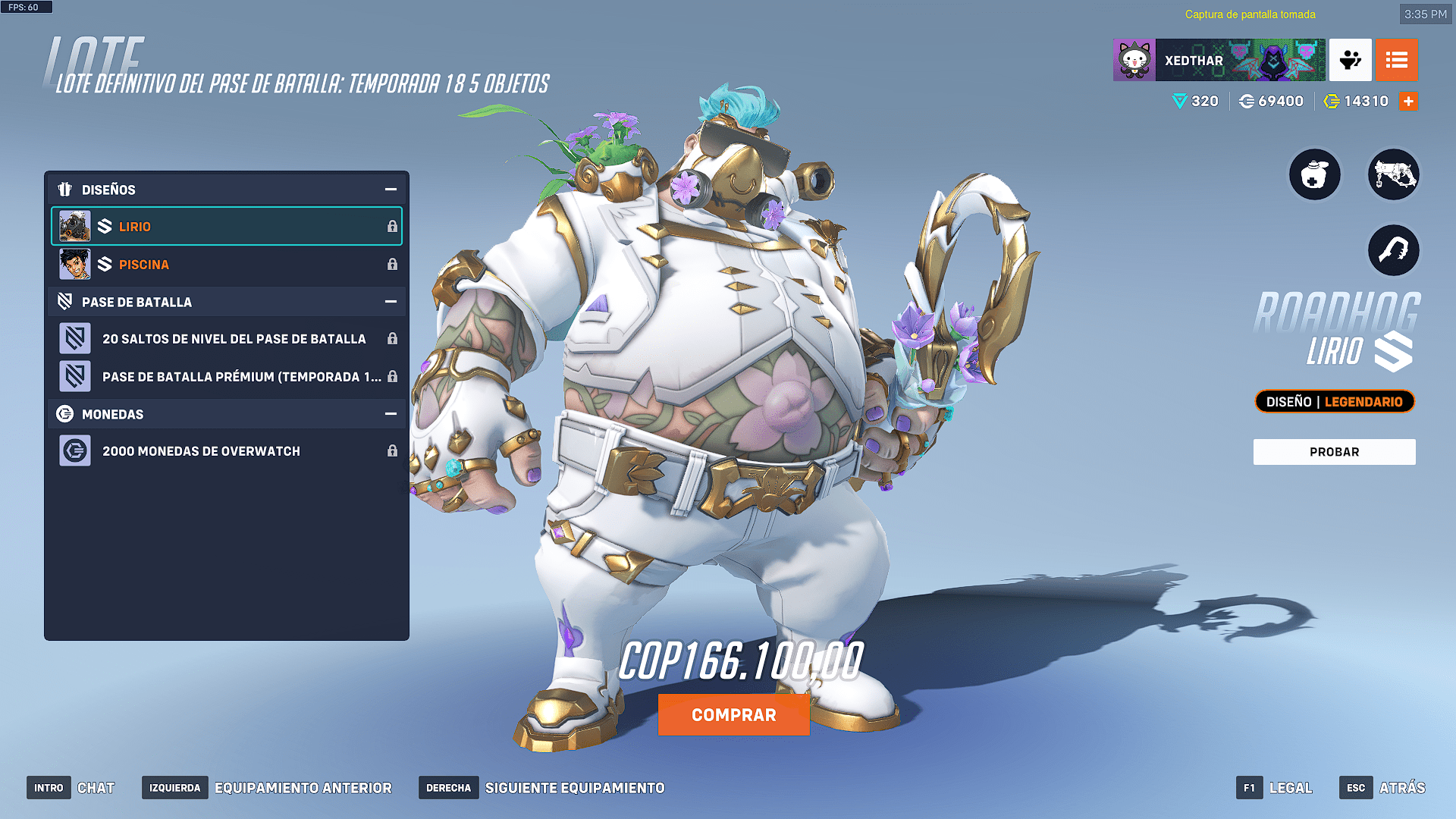Collapse the Monedas section
This screenshot has width=1456, height=819.
(x=391, y=414)
